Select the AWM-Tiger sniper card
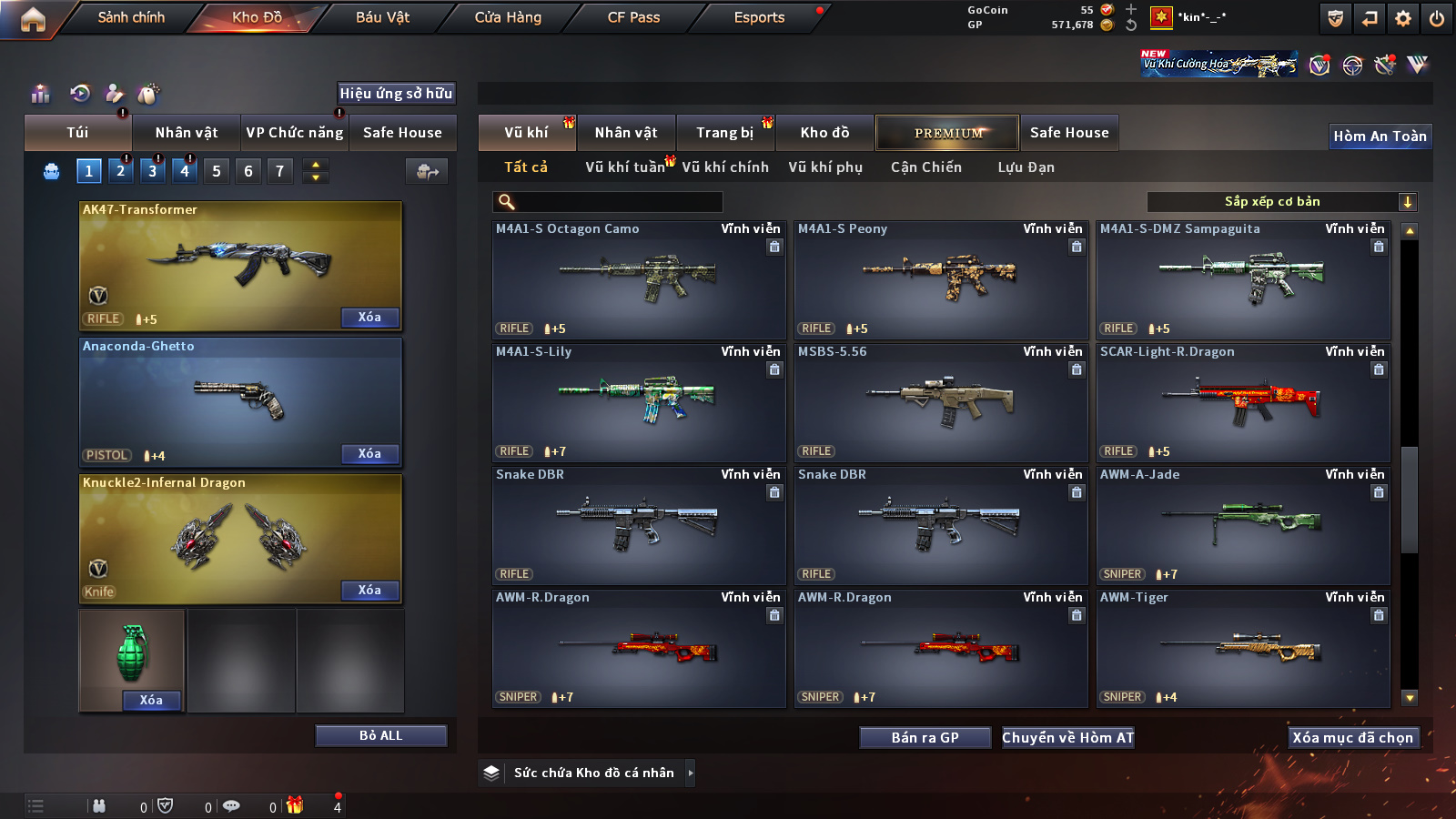 coord(1243,649)
